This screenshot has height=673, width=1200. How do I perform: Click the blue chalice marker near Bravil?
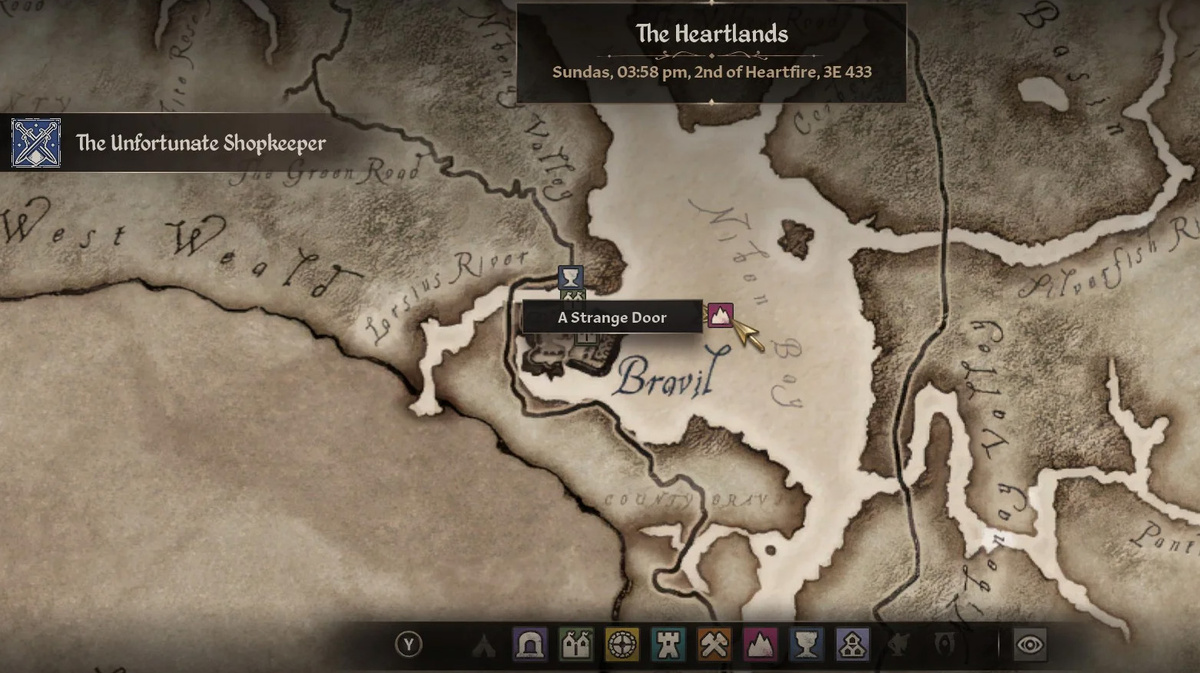570,276
